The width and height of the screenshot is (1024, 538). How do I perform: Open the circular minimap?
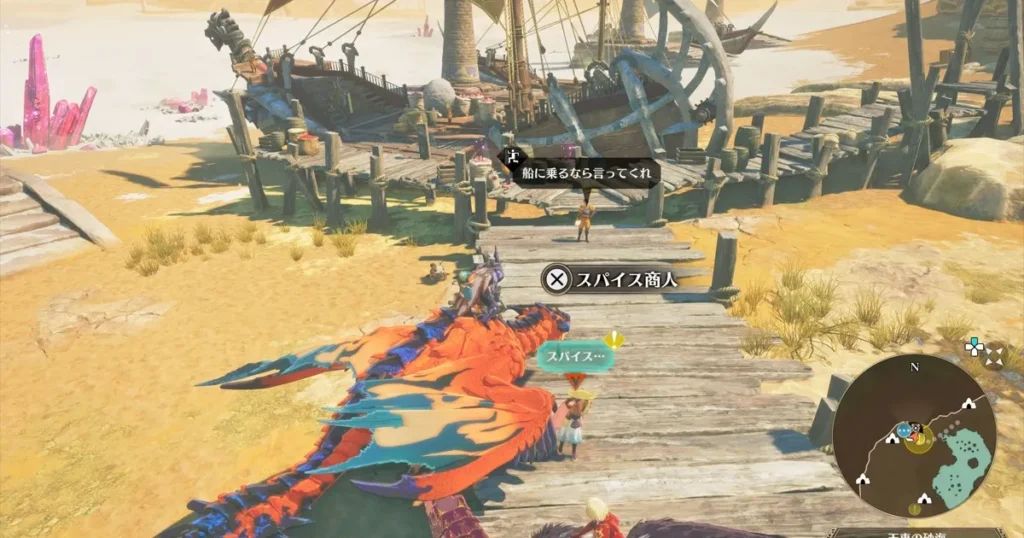(x=914, y=436)
